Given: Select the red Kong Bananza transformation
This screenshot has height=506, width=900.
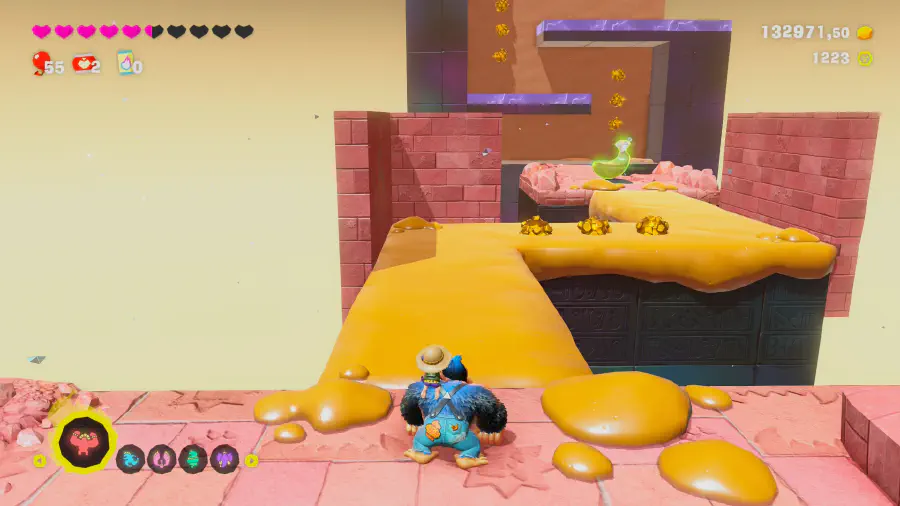Looking at the screenshot, I should tap(83, 441).
